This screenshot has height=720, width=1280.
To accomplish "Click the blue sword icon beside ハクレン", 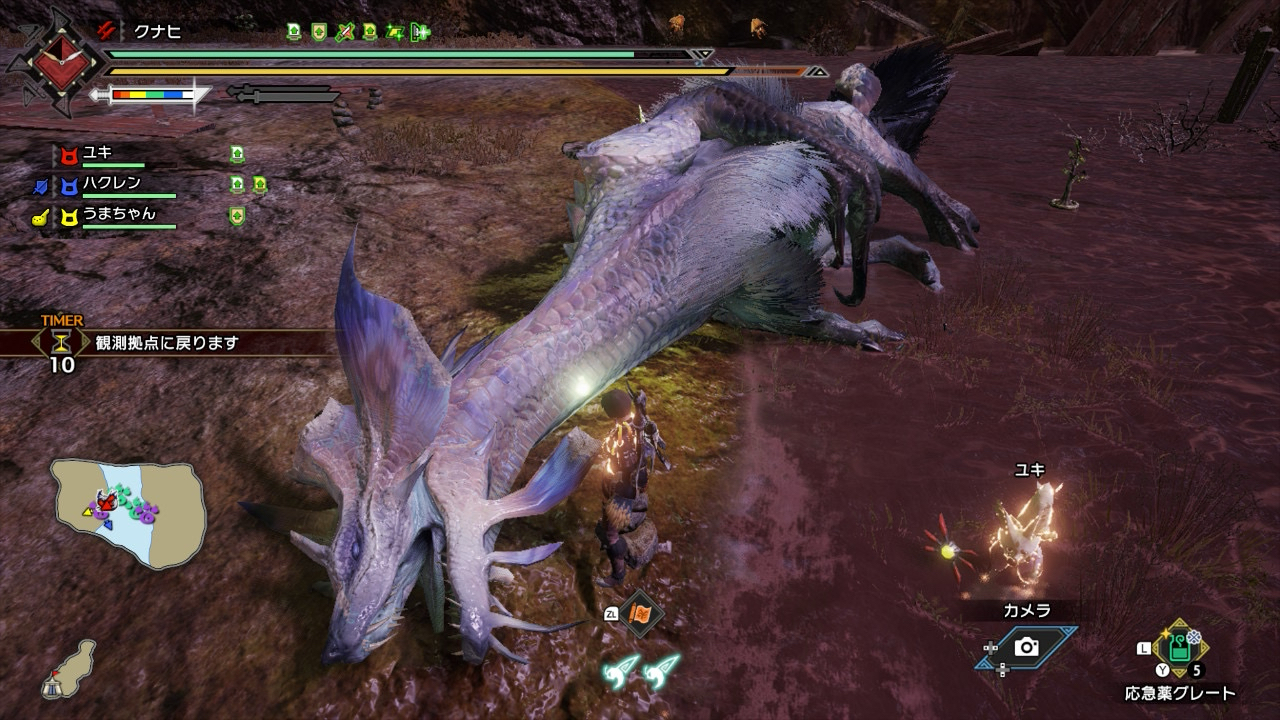I will pyautogui.click(x=40, y=185).
